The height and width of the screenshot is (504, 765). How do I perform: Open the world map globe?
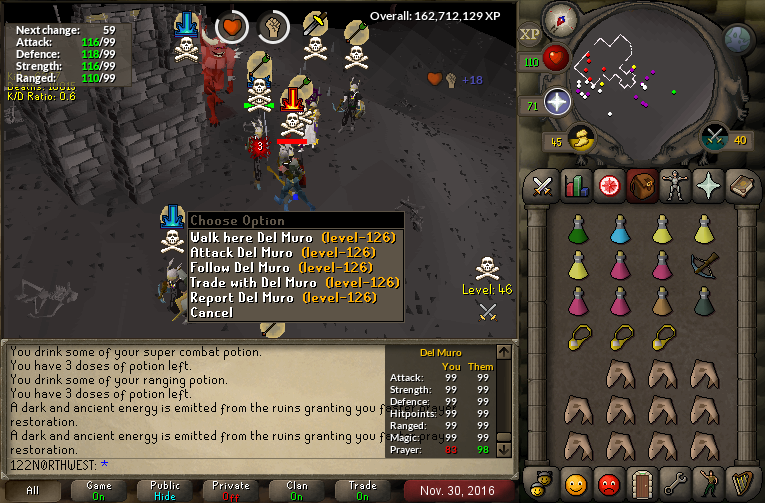[x=738, y=40]
